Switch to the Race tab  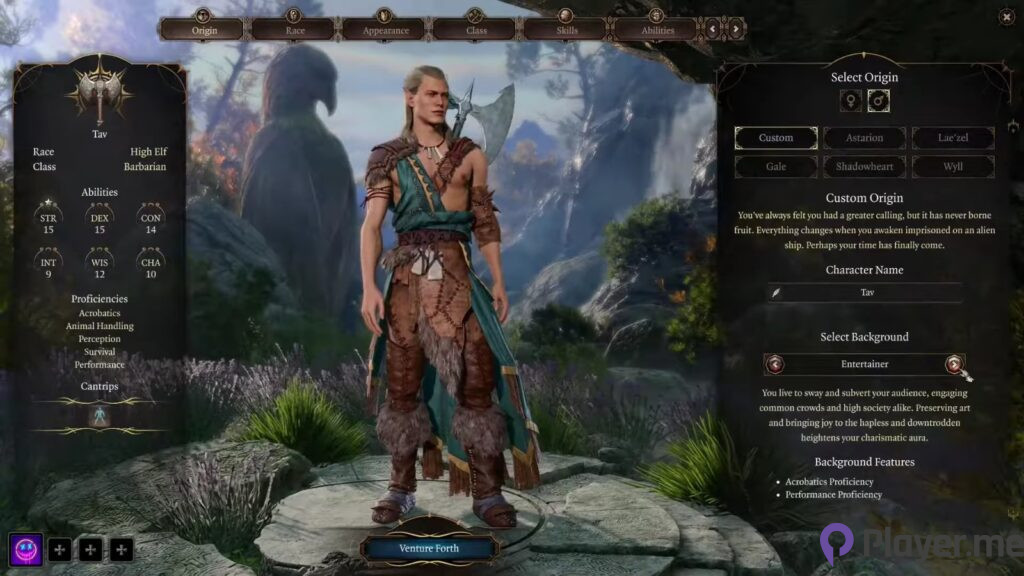point(294,29)
